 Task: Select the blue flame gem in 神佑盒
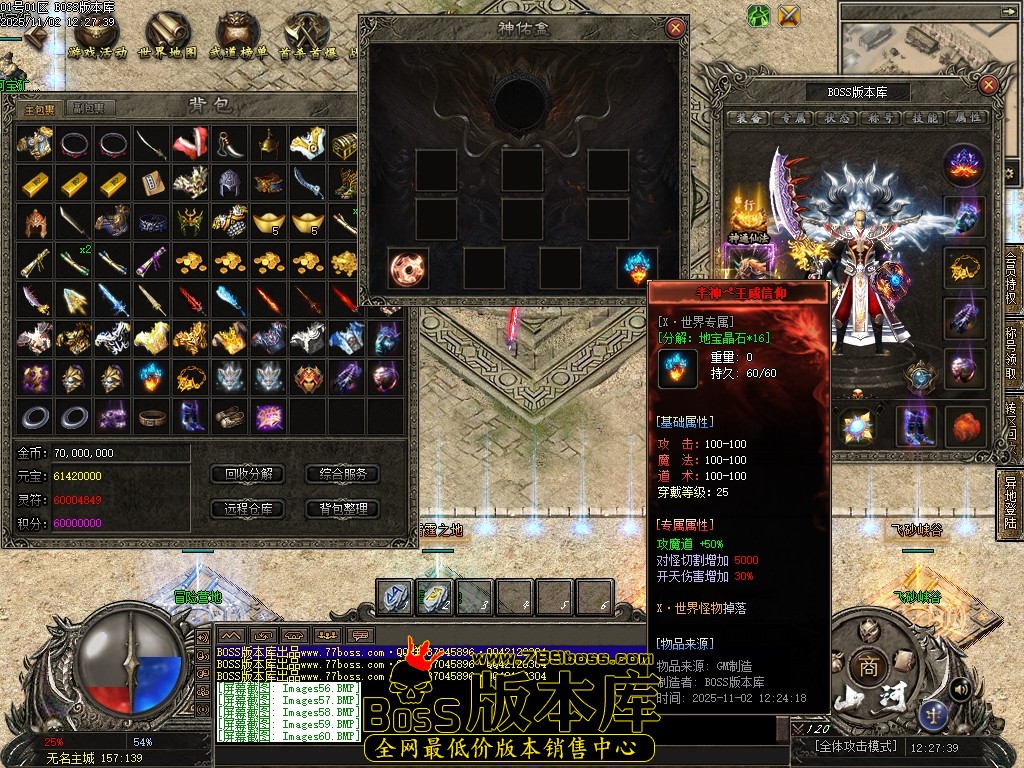(637, 269)
